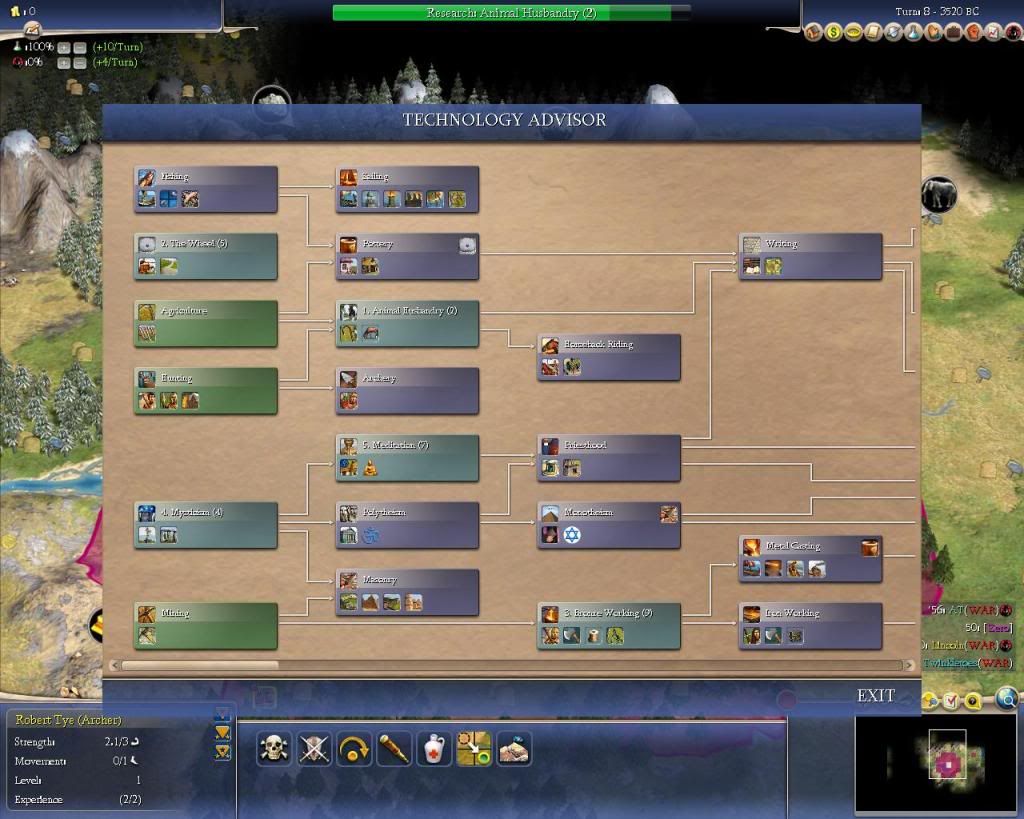Select the Pottery technology box
The image size is (1024, 819).
click(407, 256)
